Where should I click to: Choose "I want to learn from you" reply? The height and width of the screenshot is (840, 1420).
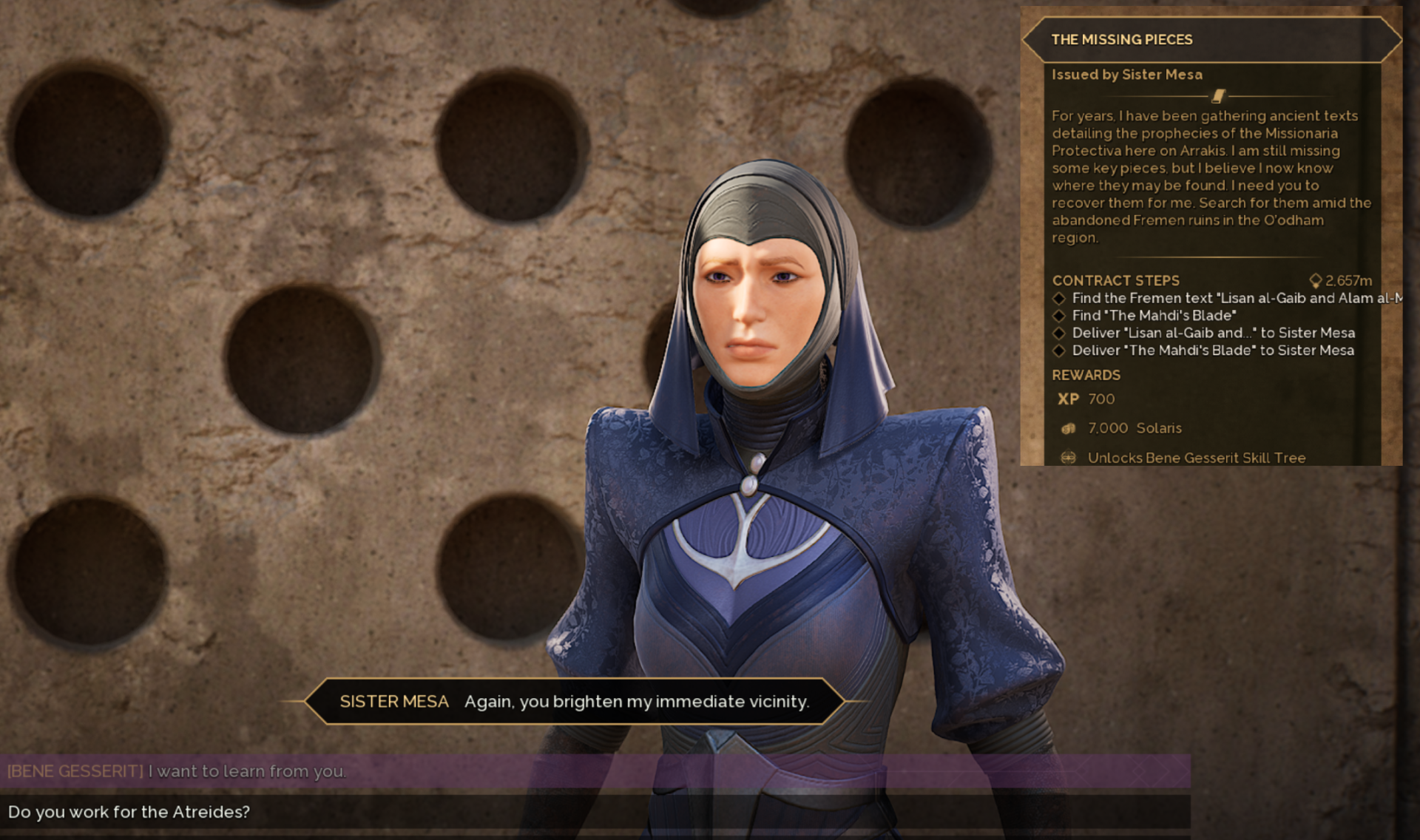[x=248, y=771]
